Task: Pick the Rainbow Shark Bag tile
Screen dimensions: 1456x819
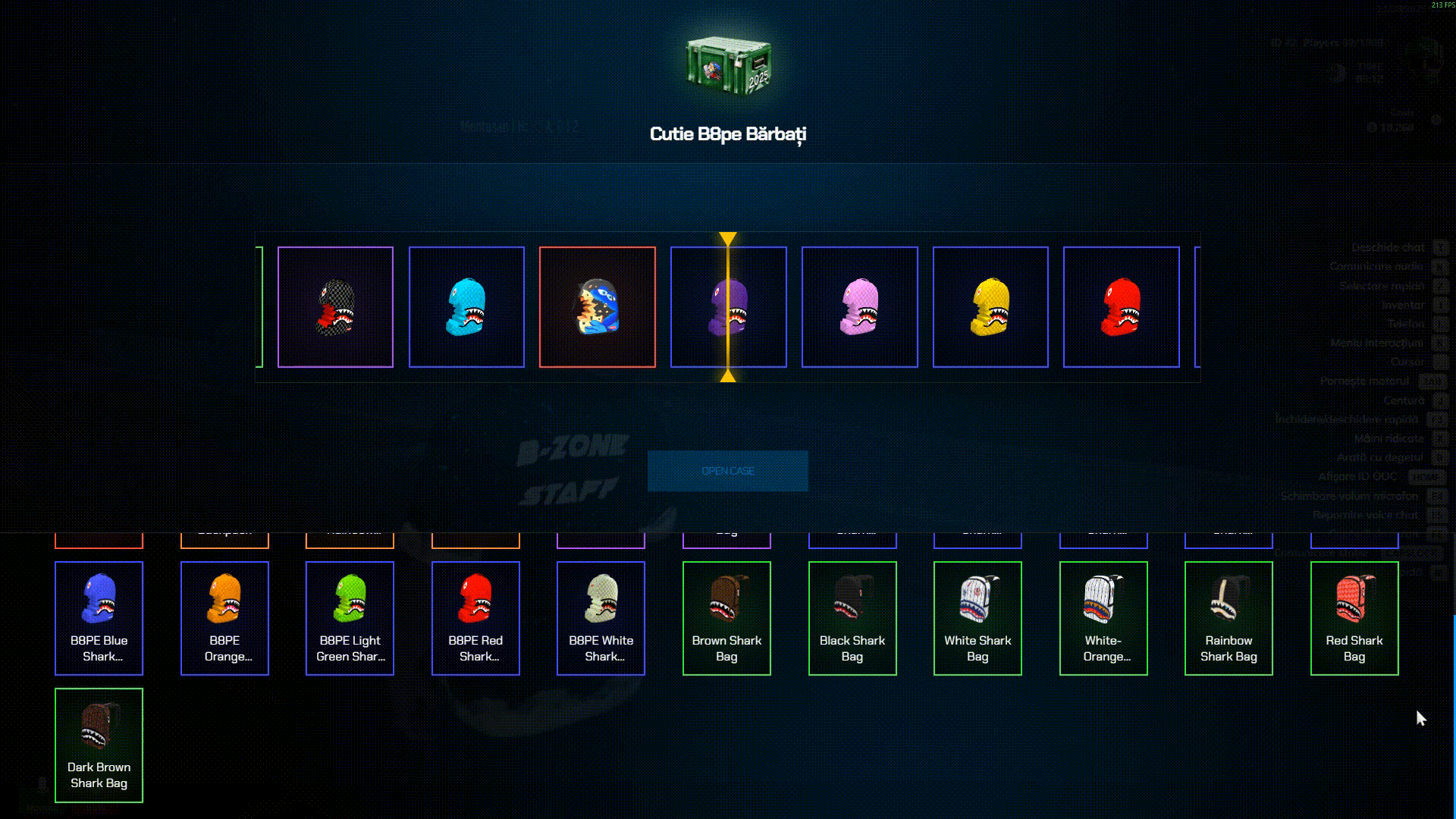Action: tap(1228, 617)
